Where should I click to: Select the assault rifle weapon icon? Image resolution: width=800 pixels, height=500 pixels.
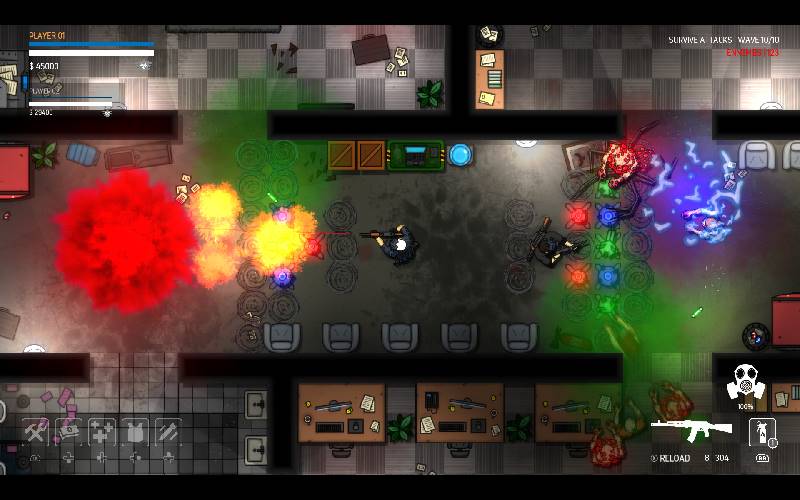[691, 431]
